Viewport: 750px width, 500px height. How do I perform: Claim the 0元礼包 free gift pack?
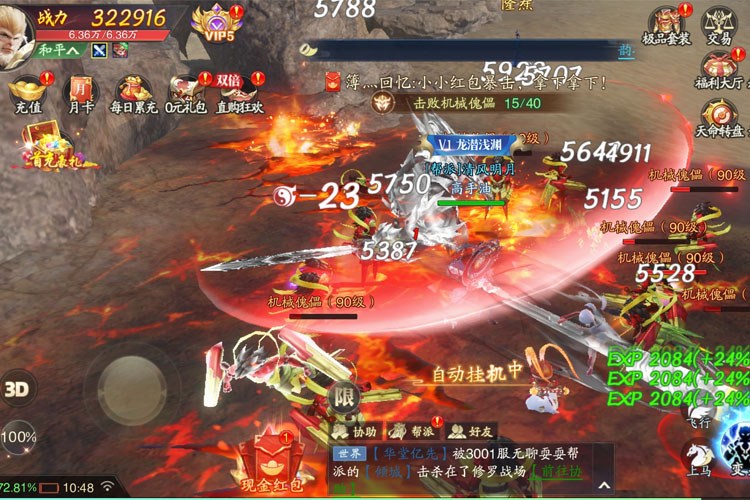pos(187,92)
